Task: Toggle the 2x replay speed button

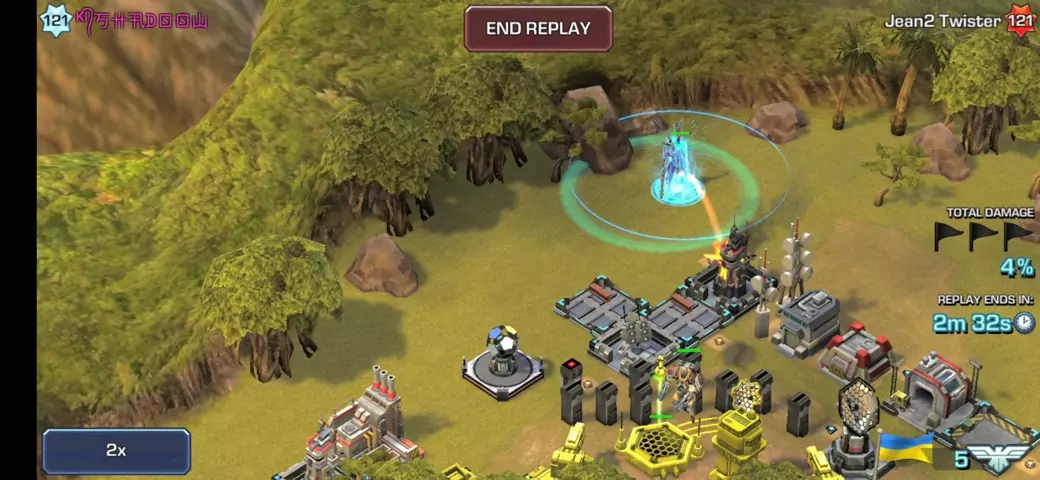Action: pyautogui.click(x=116, y=451)
